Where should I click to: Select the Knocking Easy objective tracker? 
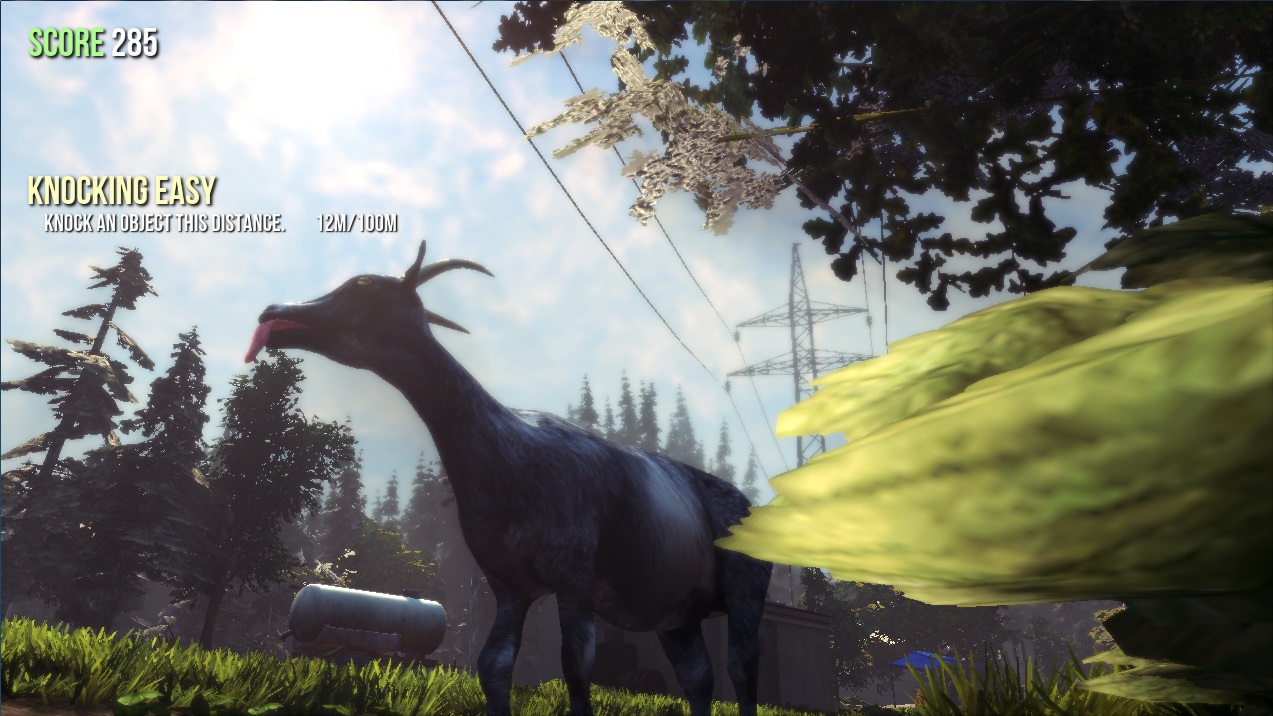click(122, 191)
